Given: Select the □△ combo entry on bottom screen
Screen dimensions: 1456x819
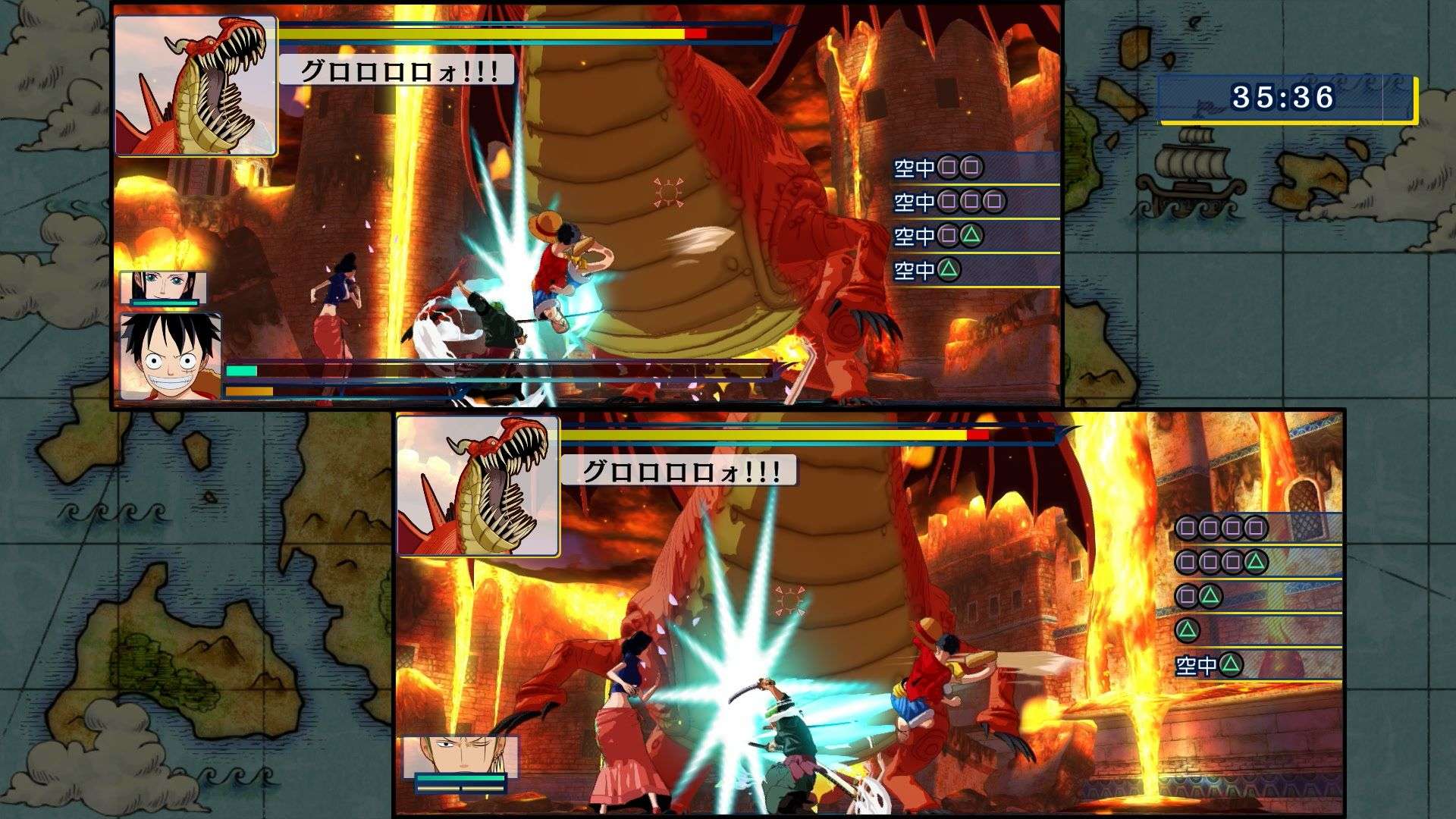Looking at the screenshot, I should point(1198,598).
